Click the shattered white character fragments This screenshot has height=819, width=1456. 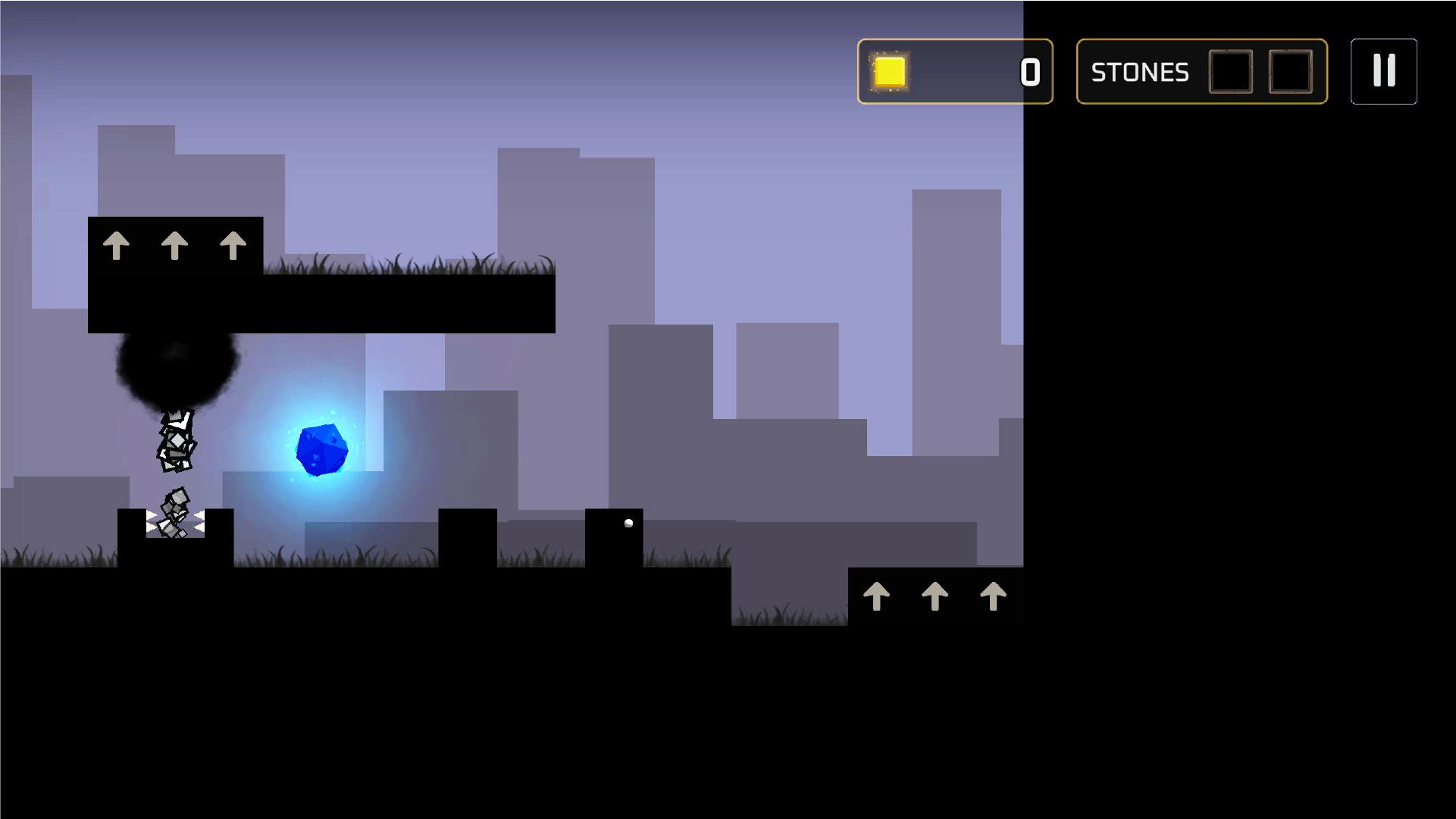tap(176, 439)
